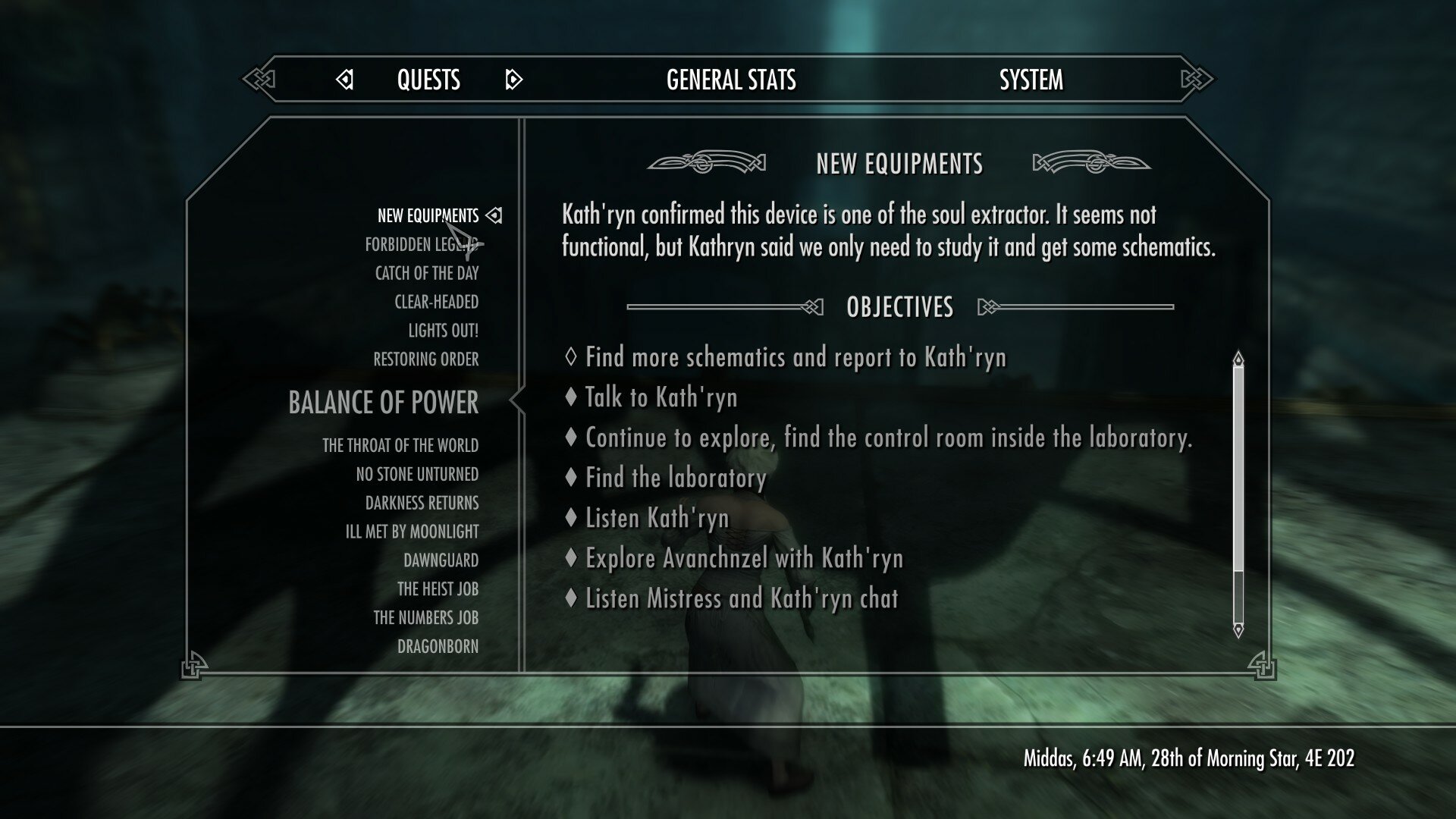
Task: Expand the DRAGONBORN quest entry
Action: pos(440,647)
